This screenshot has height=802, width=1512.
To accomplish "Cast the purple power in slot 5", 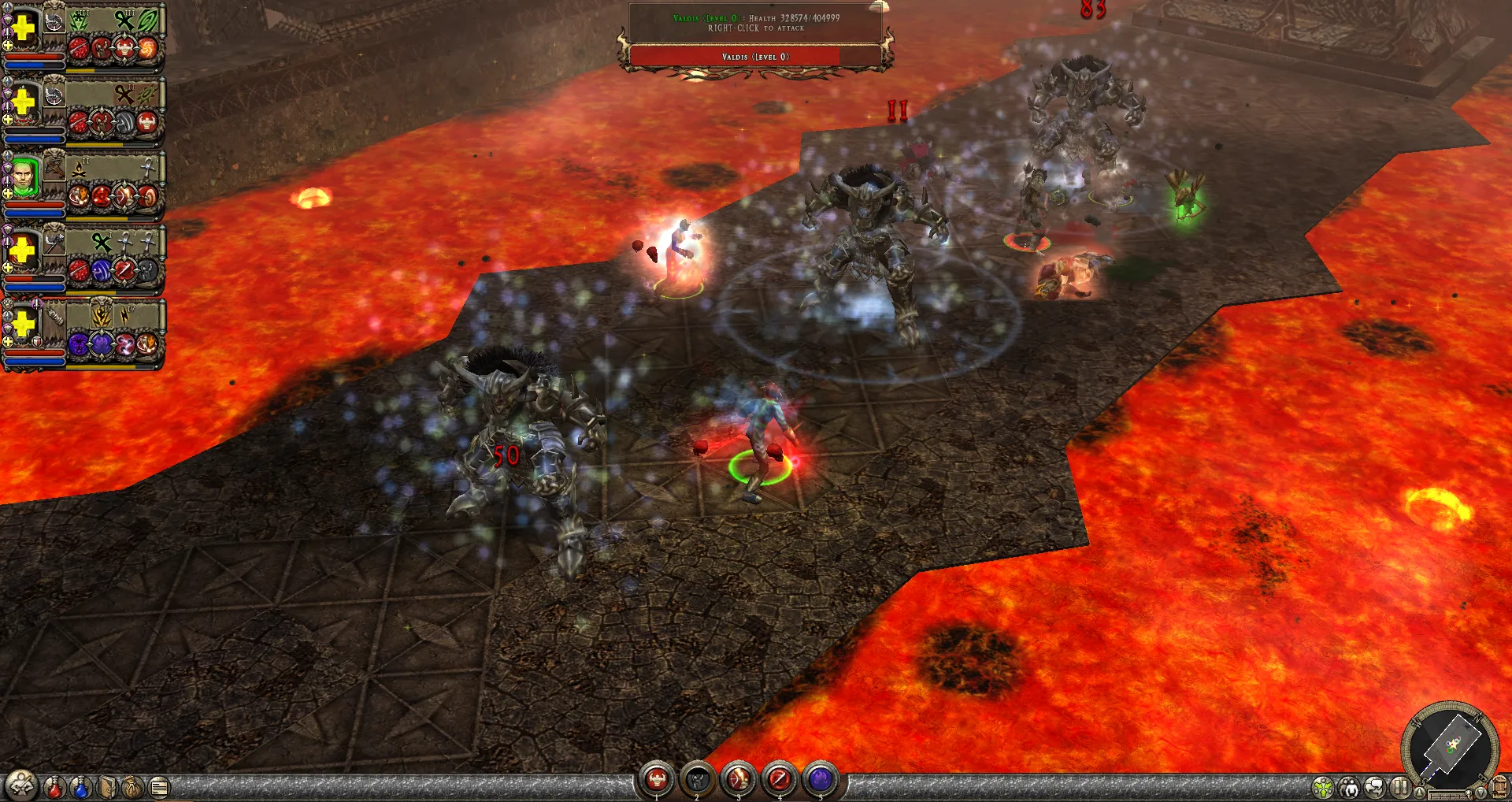I will (821, 779).
